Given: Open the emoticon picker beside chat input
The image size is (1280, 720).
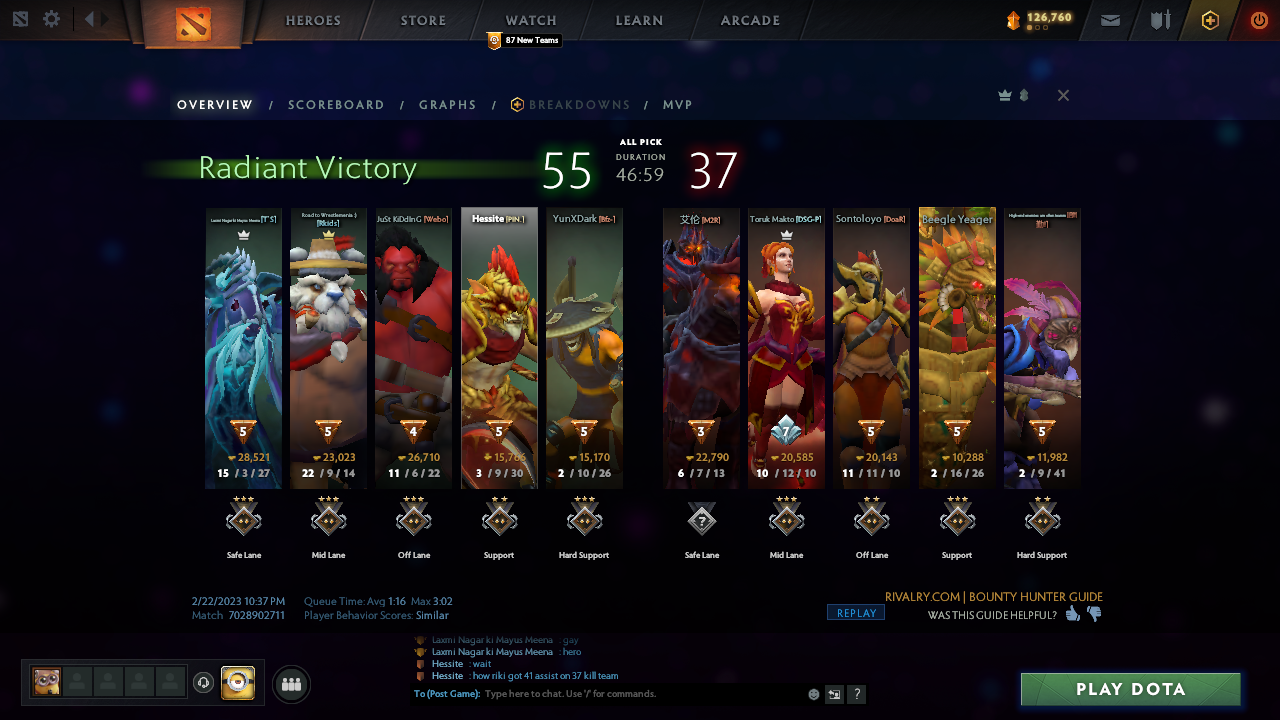Looking at the screenshot, I should coord(813,693).
